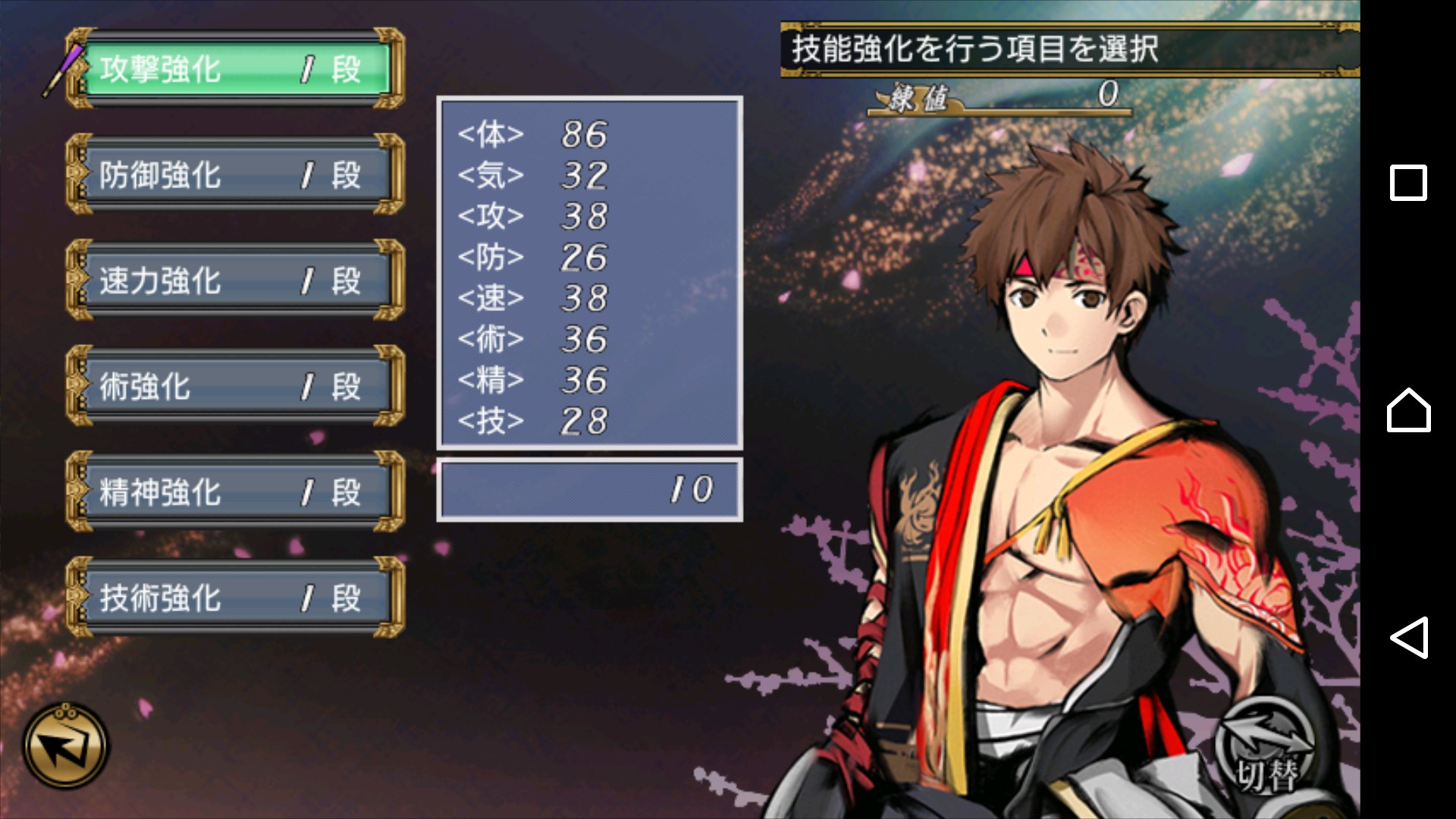Select 攻撃強化 attack enhancement entry
This screenshot has height=819, width=1456.
pyautogui.click(x=235, y=70)
